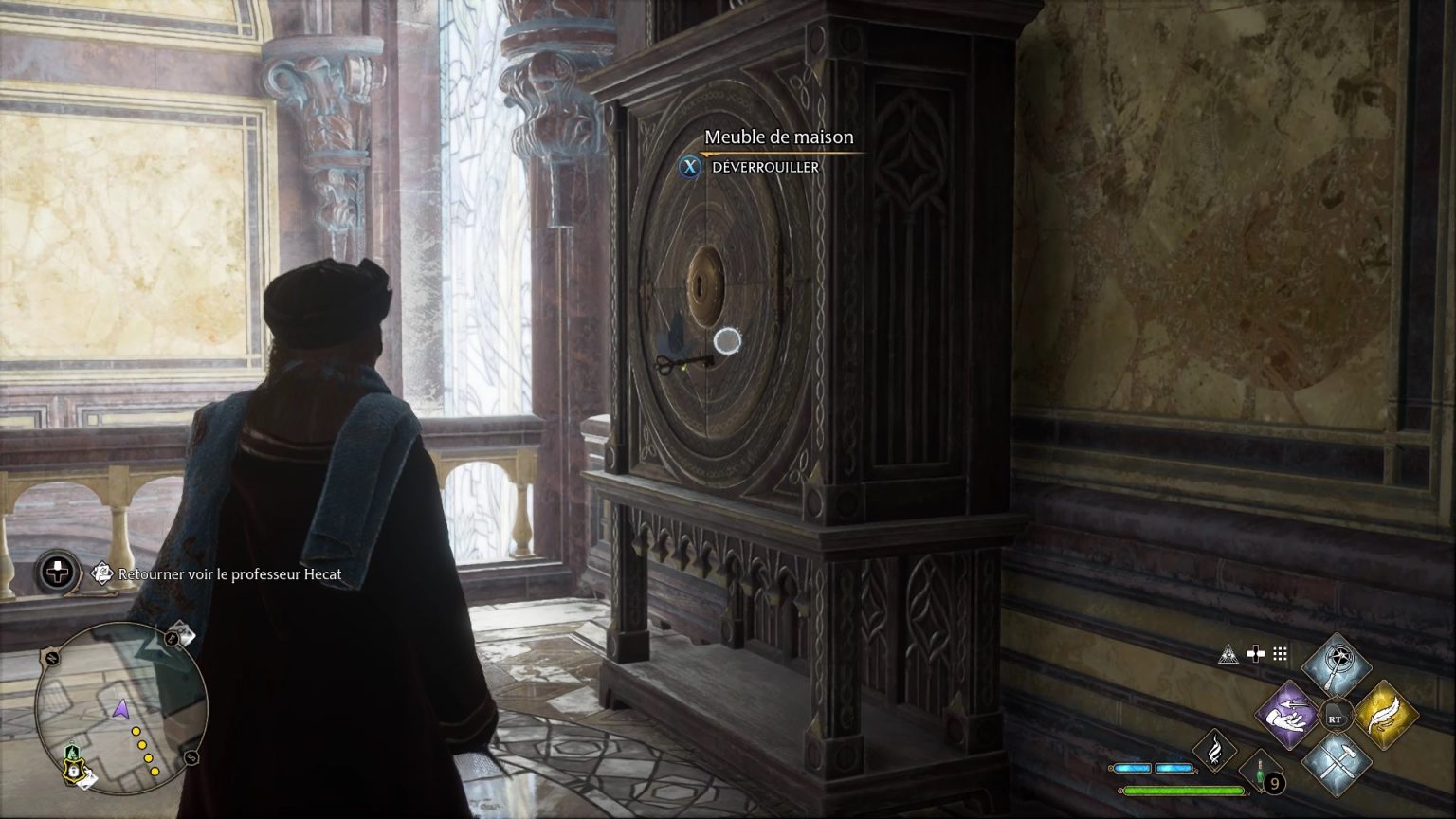Click the lockpick circle on the keyhole
This screenshot has width=1456, height=819.
pyautogui.click(x=726, y=342)
